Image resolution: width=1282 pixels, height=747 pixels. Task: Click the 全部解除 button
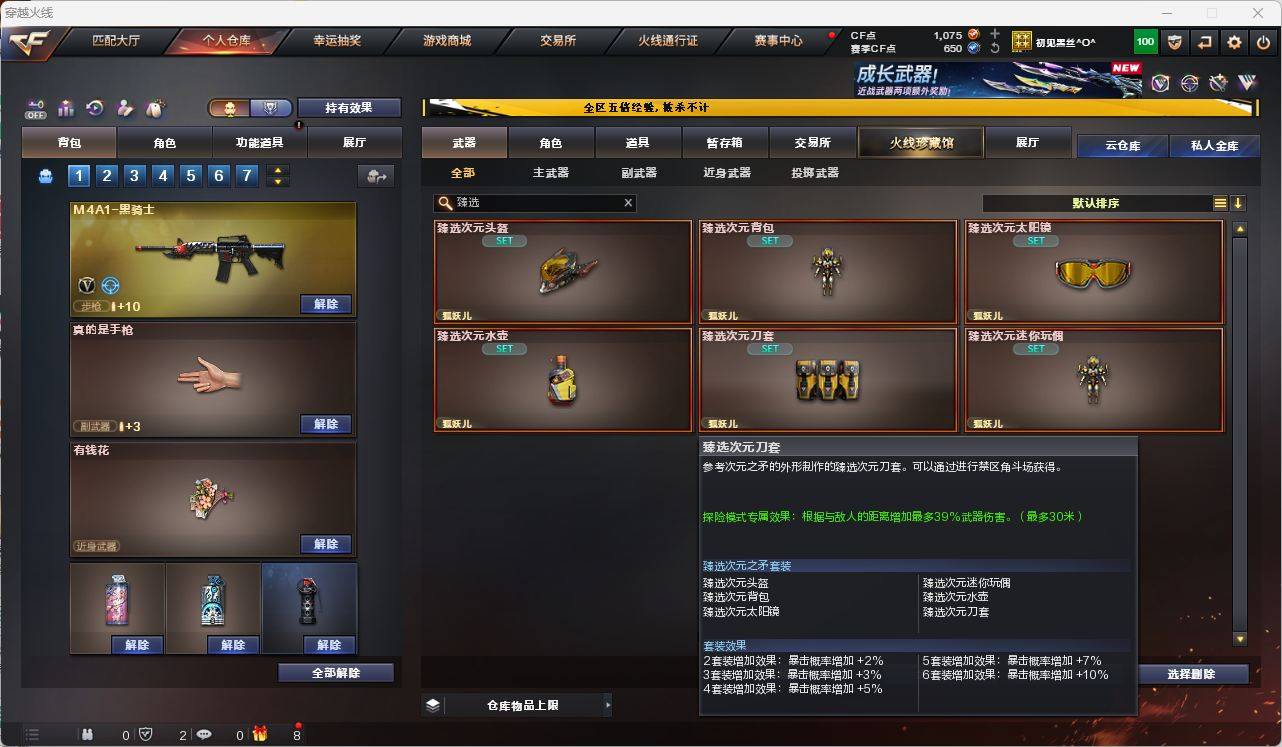(x=334, y=673)
